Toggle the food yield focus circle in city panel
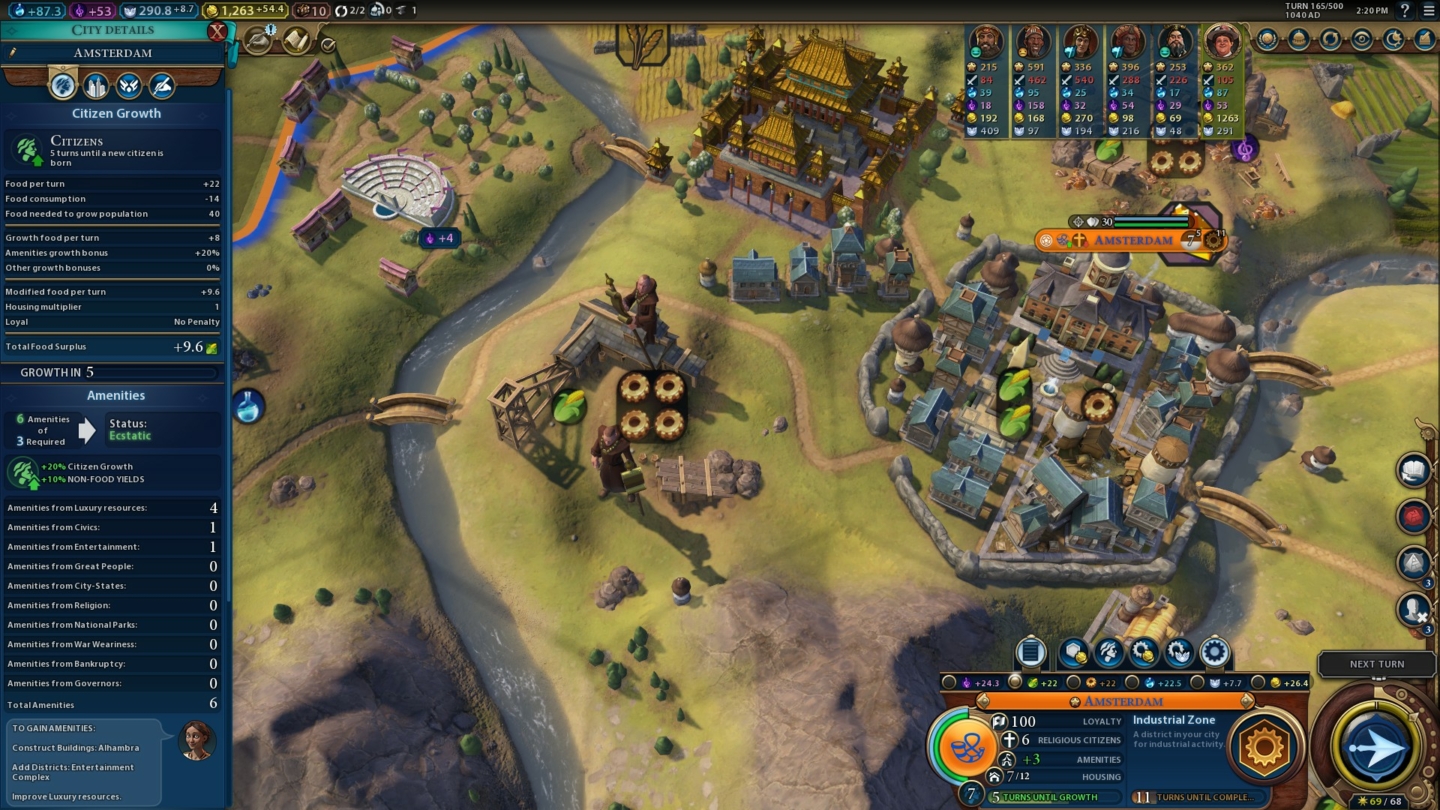 1015,680
